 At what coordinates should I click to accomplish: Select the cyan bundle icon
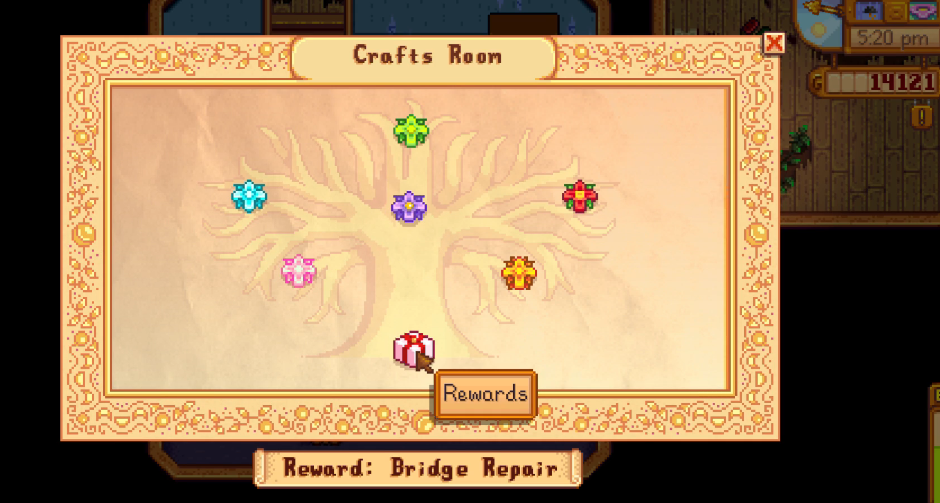point(247,196)
